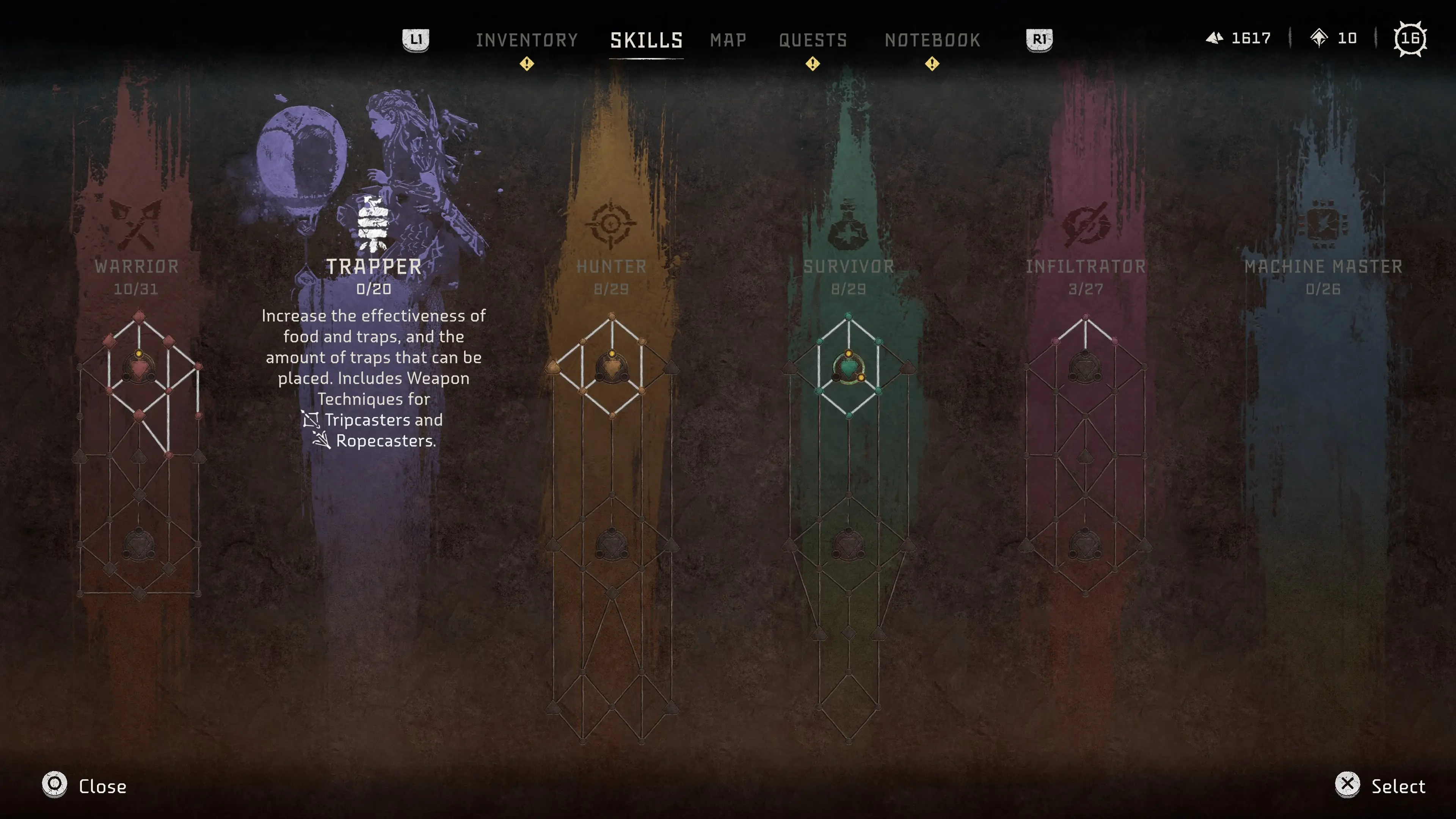Viewport: 1456px width, 819px height.
Task: Switch to the Inventory tab
Action: [526, 40]
